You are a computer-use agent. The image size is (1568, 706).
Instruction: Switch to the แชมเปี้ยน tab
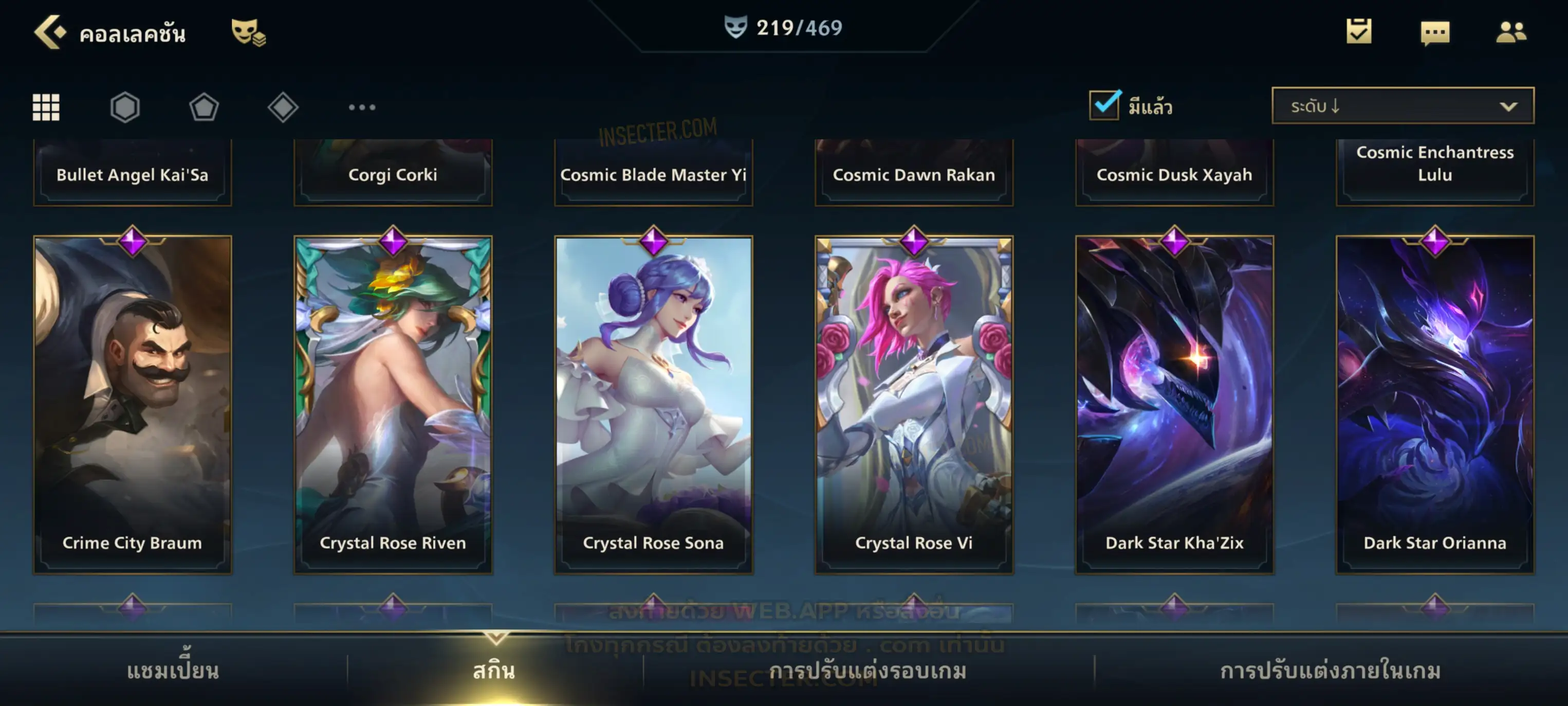[x=173, y=671]
